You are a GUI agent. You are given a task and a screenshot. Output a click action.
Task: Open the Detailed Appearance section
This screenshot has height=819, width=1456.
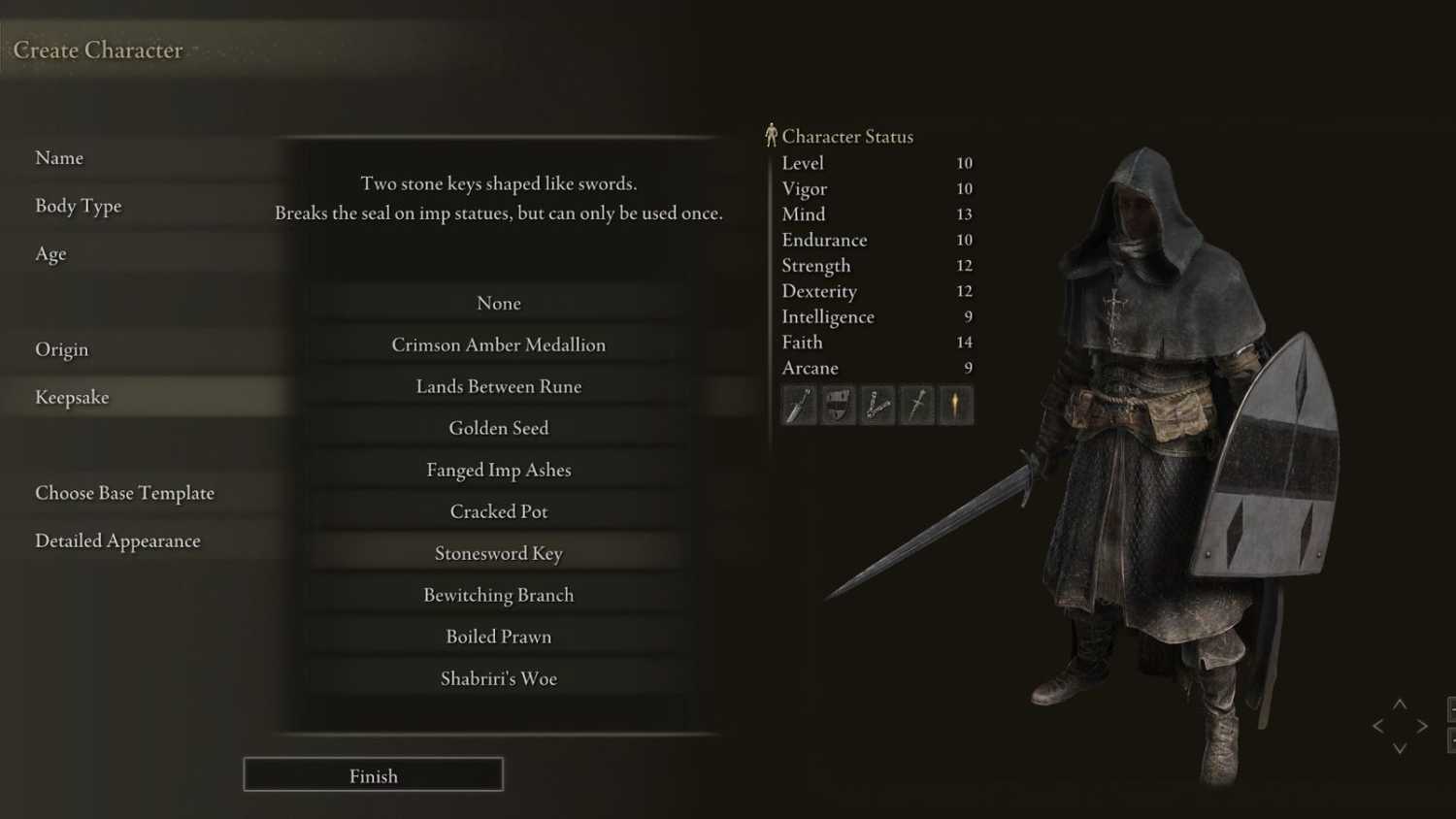[117, 541]
